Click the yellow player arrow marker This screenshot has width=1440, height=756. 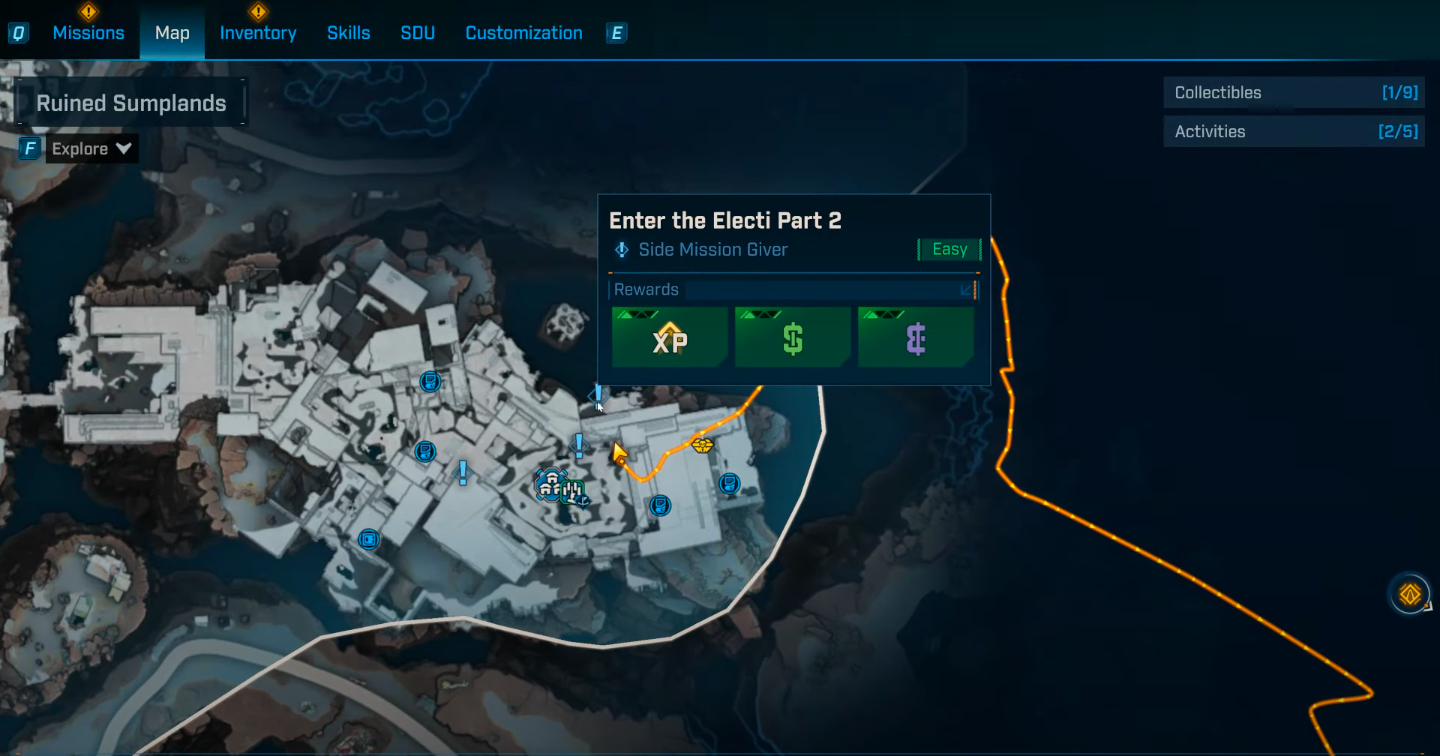pyautogui.click(x=619, y=454)
